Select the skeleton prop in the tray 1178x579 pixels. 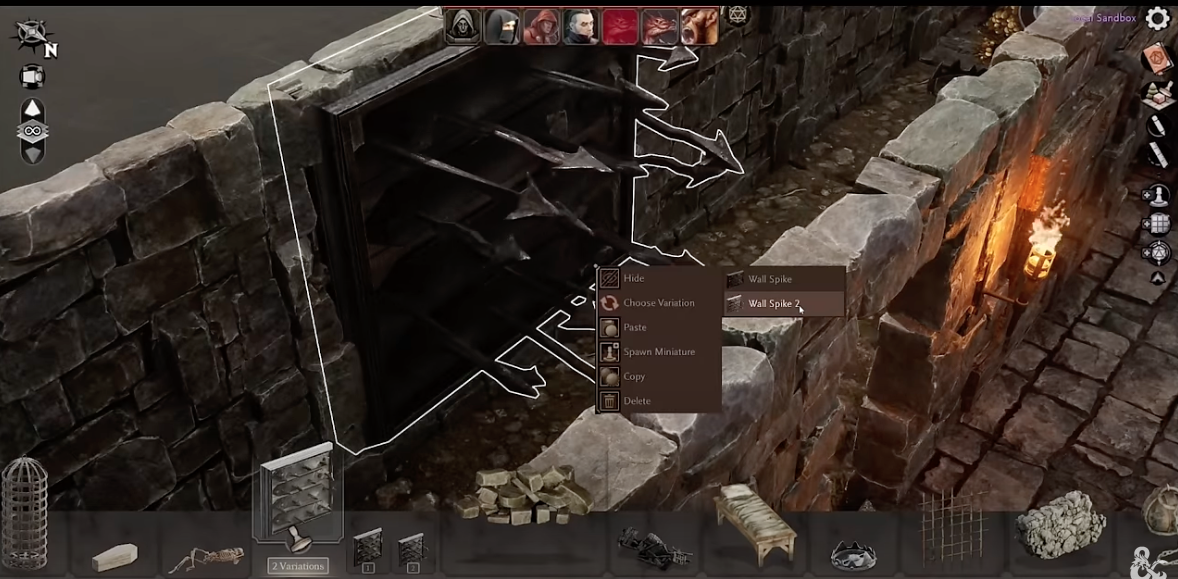[x=207, y=556]
